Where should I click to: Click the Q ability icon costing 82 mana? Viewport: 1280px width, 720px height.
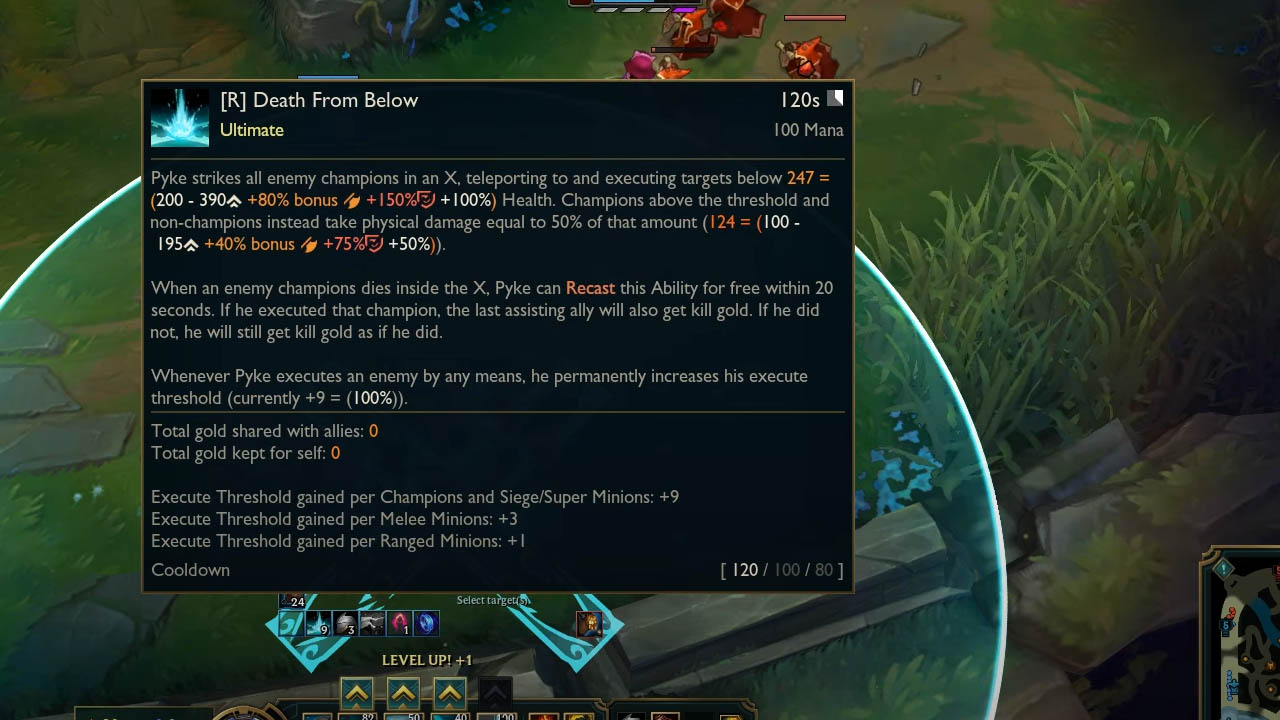pos(357,716)
